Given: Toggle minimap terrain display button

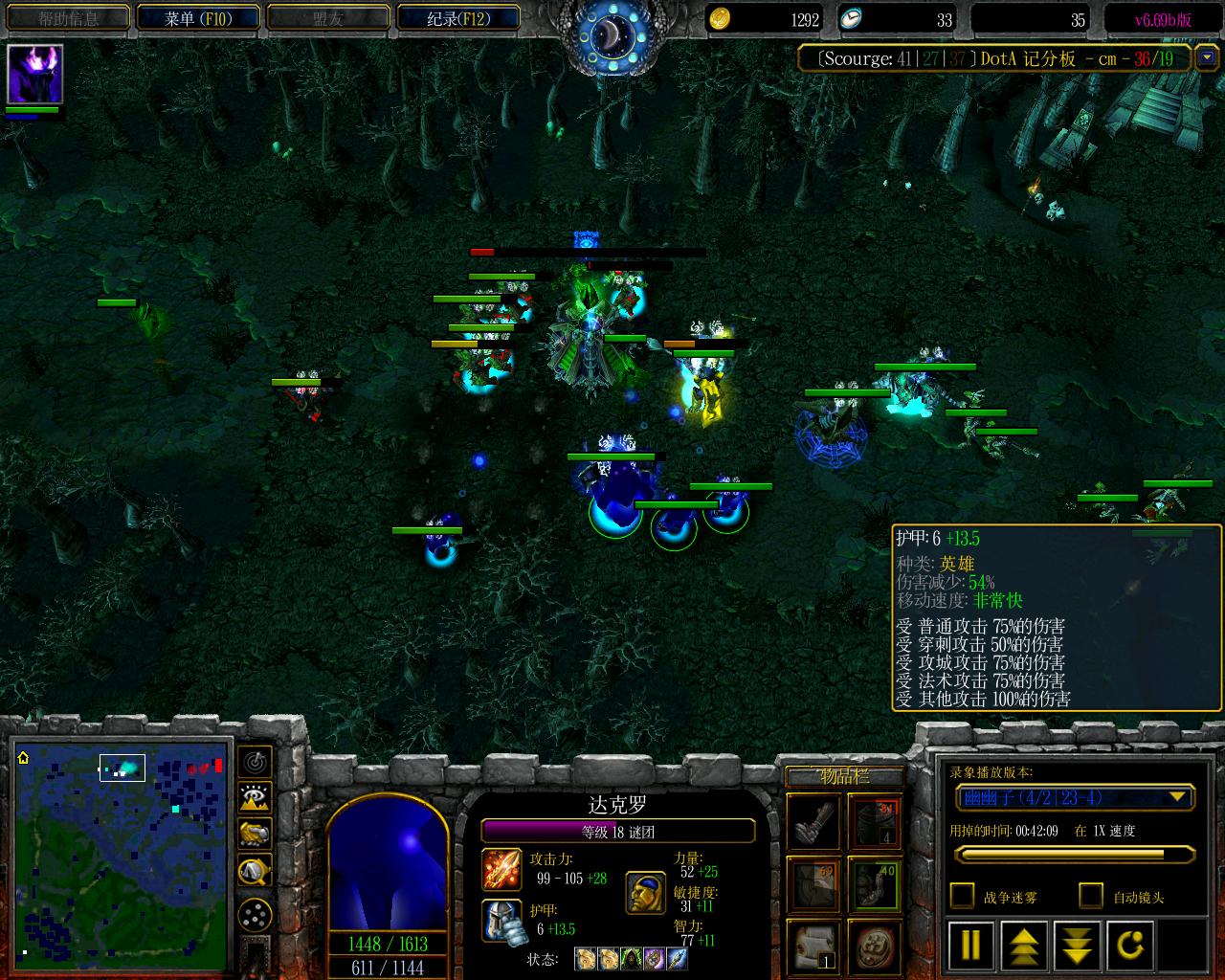Looking at the screenshot, I should pos(255,797).
